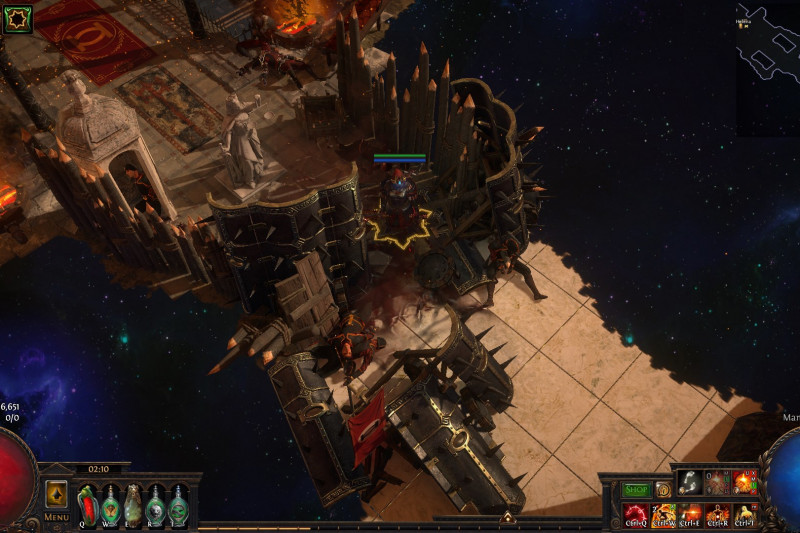This screenshot has width=800, height=533.
Task: Activate the orange flare skill on Ctrl+E
Action: point(691,514)
